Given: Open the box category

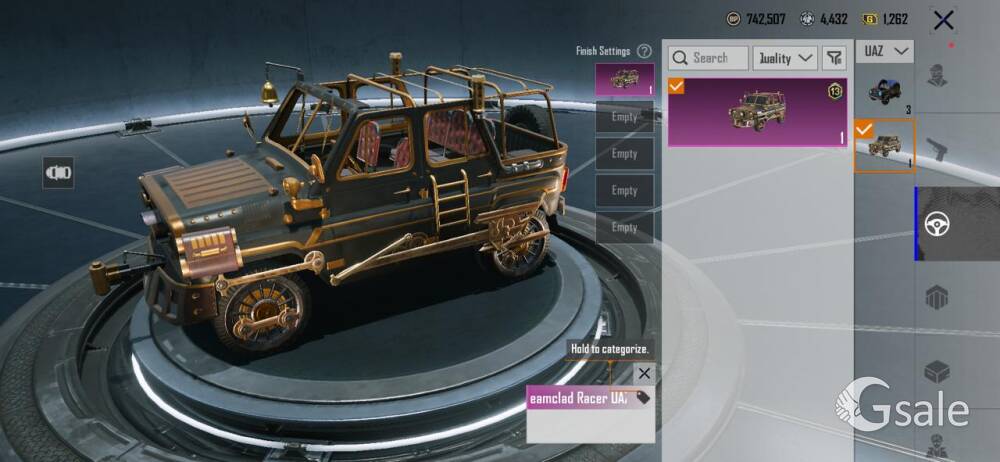Looking at the screenshot, I should pos(937,372).
